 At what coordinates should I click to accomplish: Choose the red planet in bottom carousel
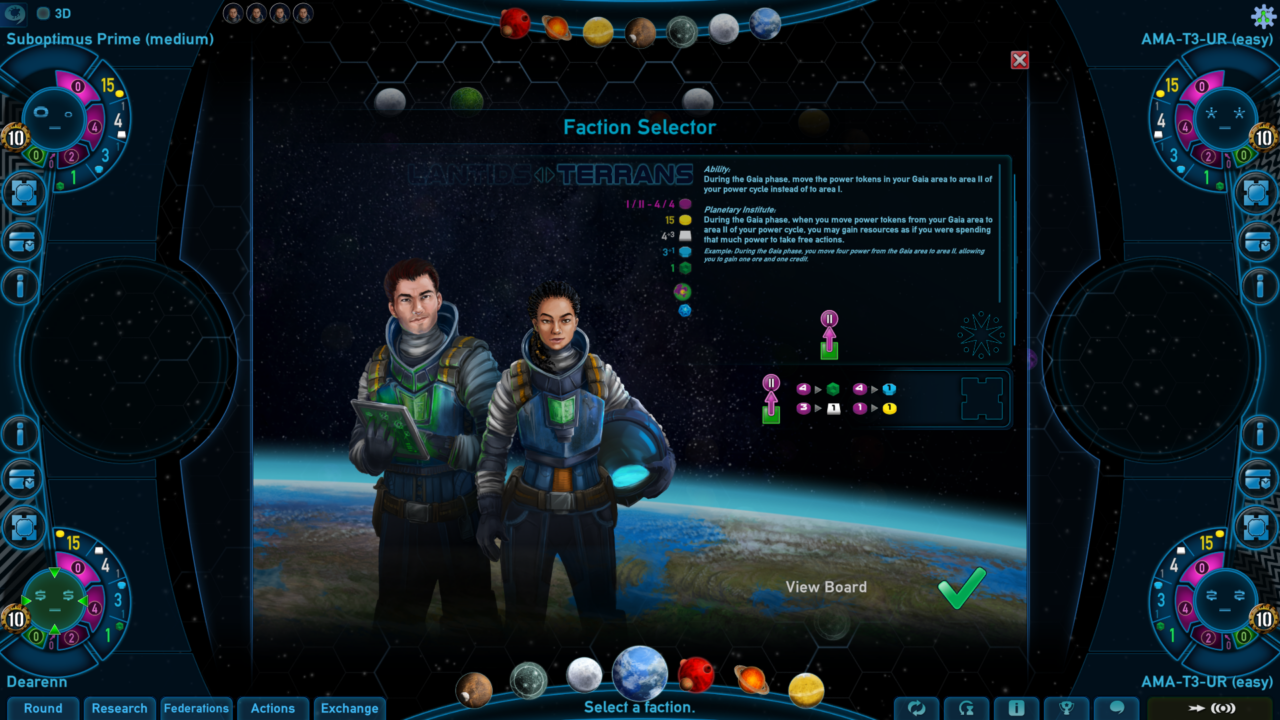coord(696,674)
